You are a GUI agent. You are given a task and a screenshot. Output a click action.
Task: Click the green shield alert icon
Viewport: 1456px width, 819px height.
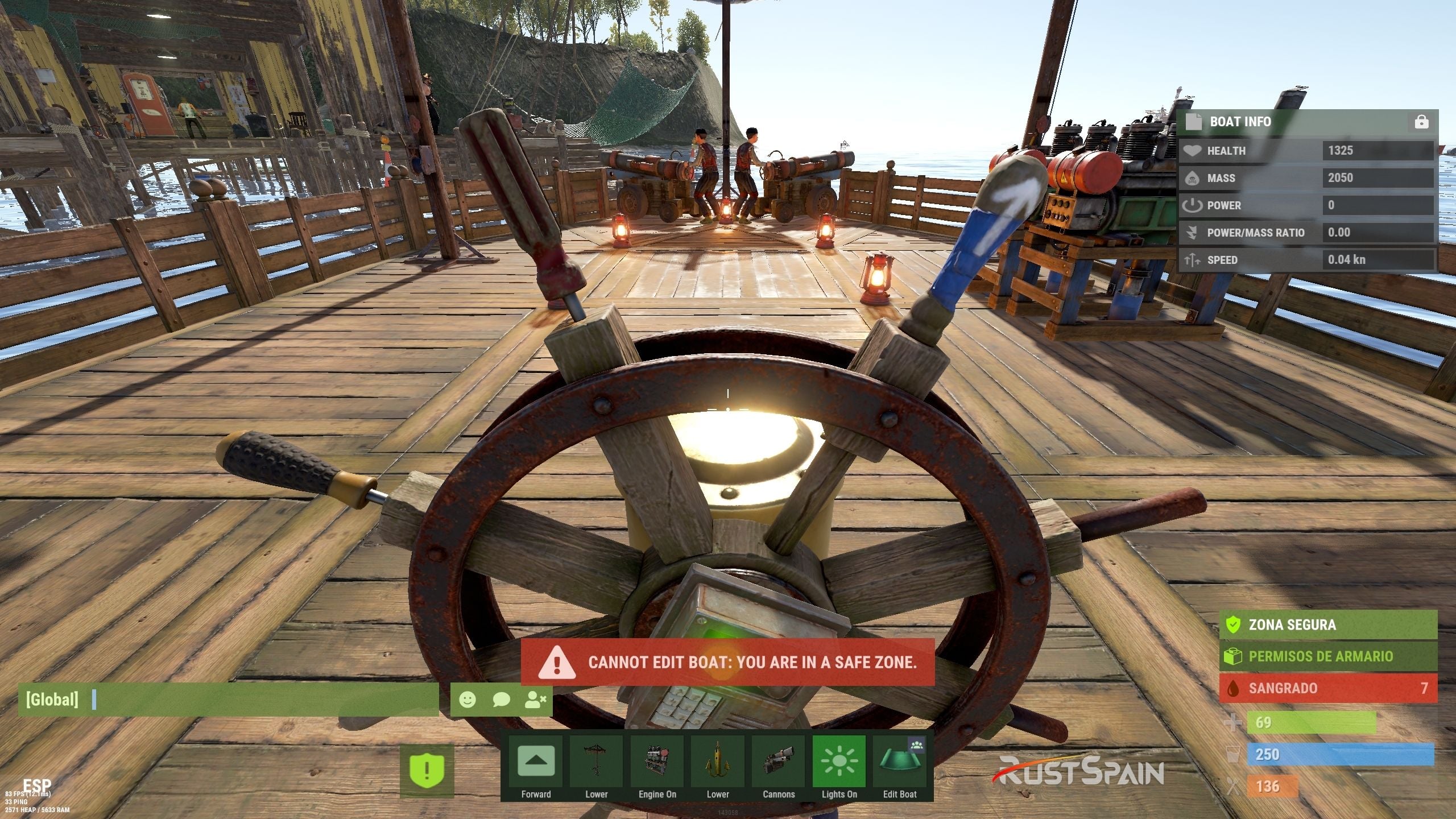[x=427, y=771]
